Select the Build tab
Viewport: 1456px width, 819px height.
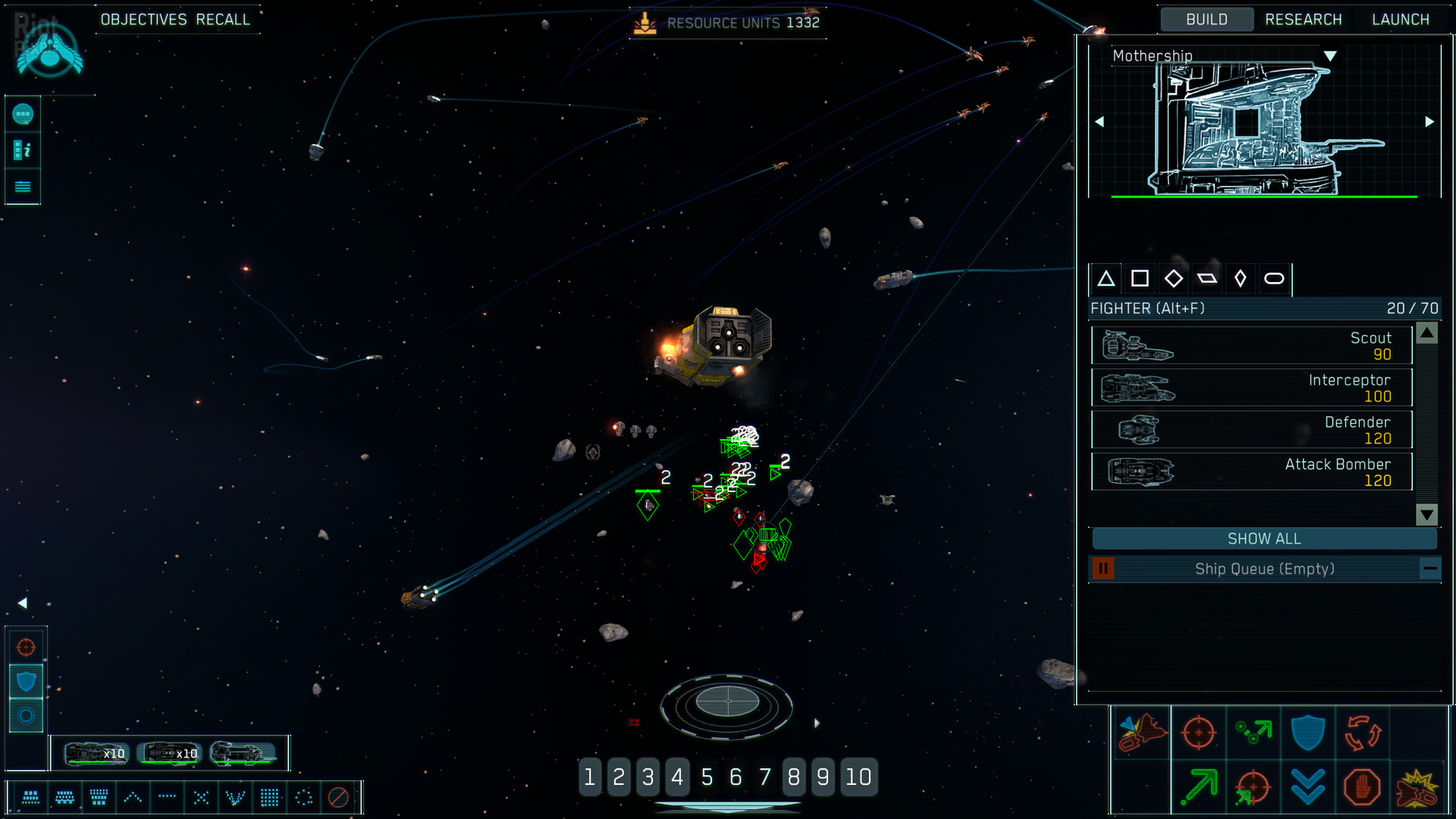coord(1206,20)
